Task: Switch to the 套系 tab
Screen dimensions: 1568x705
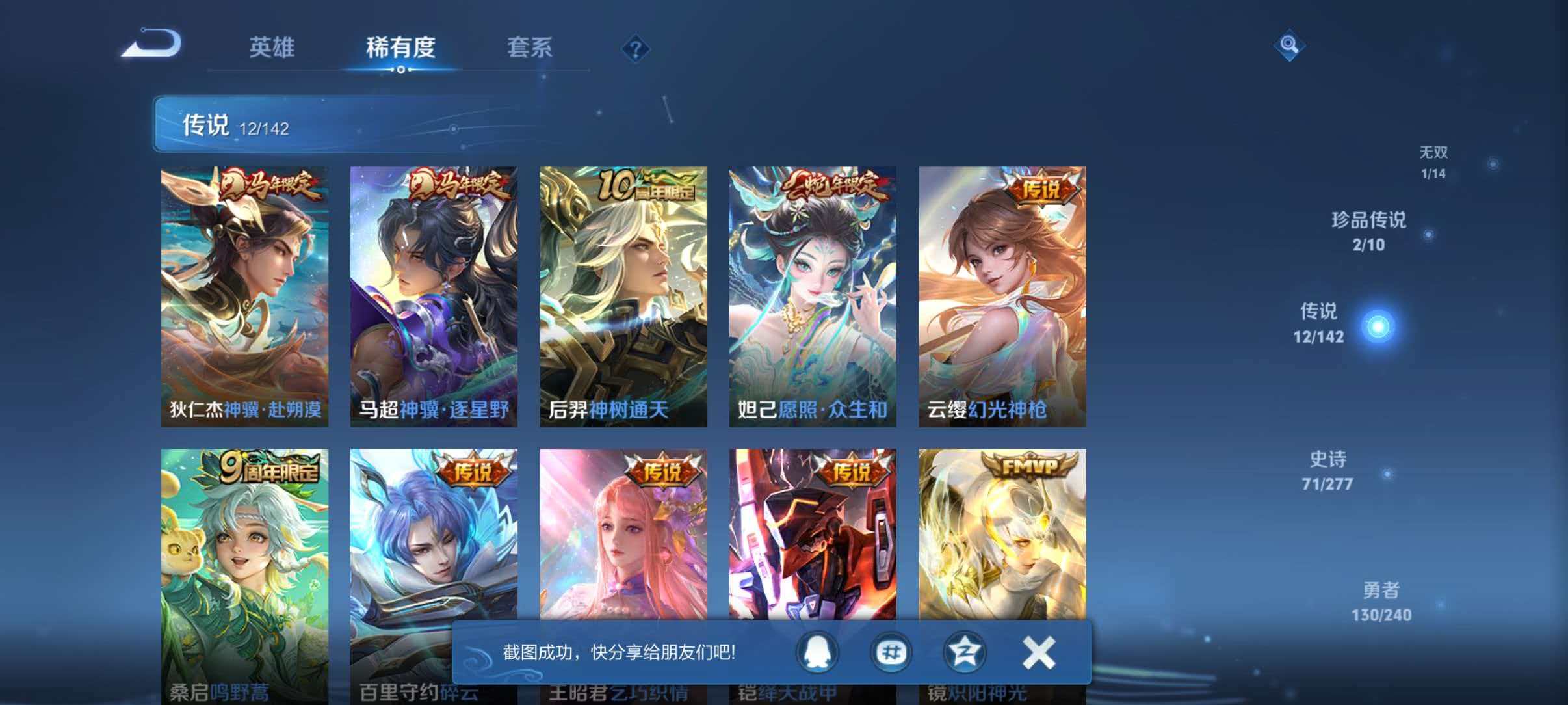Action: click(x=530, y=48)
